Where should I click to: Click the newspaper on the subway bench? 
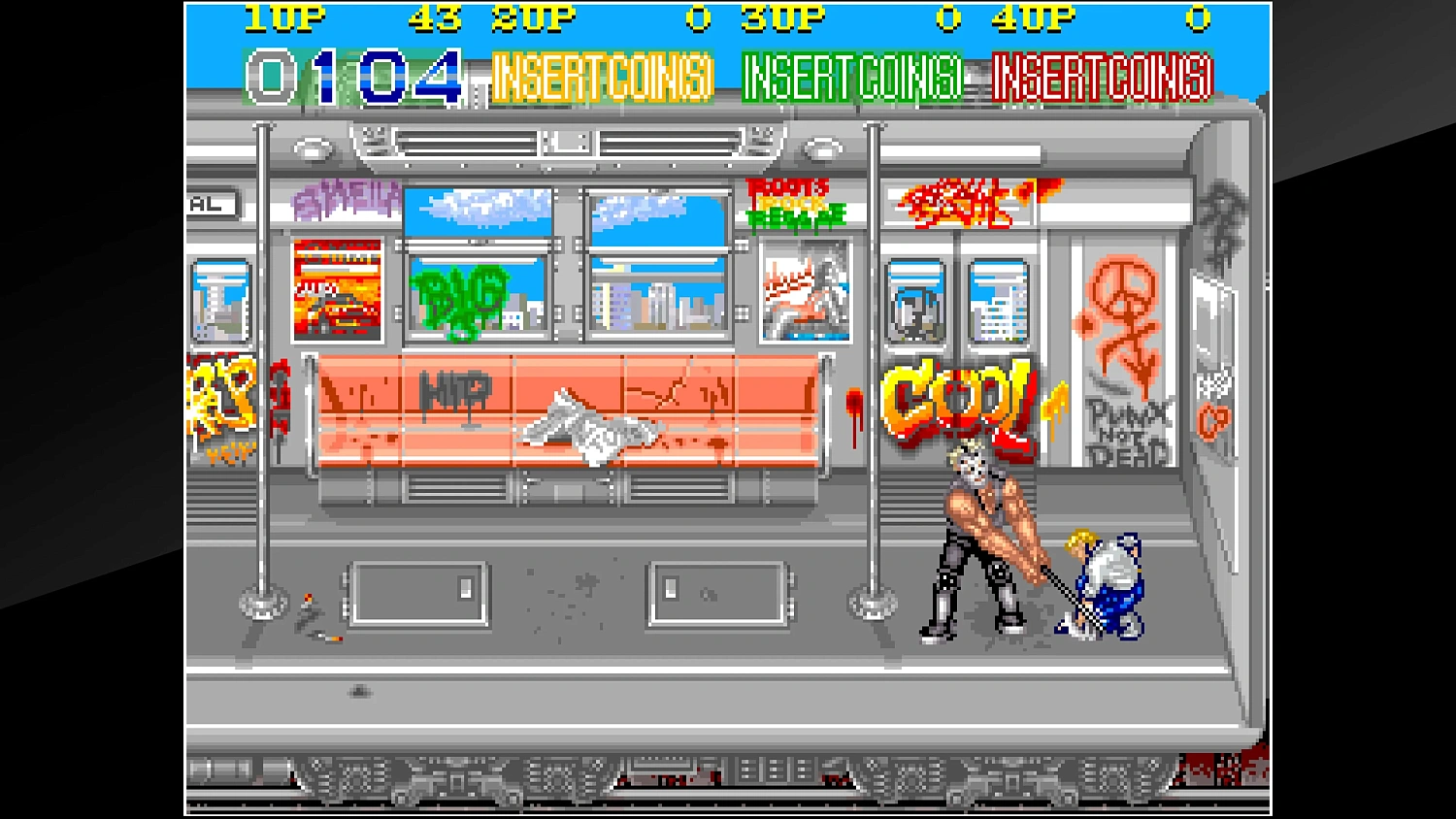pyautogui.click(x=587, y=427)
